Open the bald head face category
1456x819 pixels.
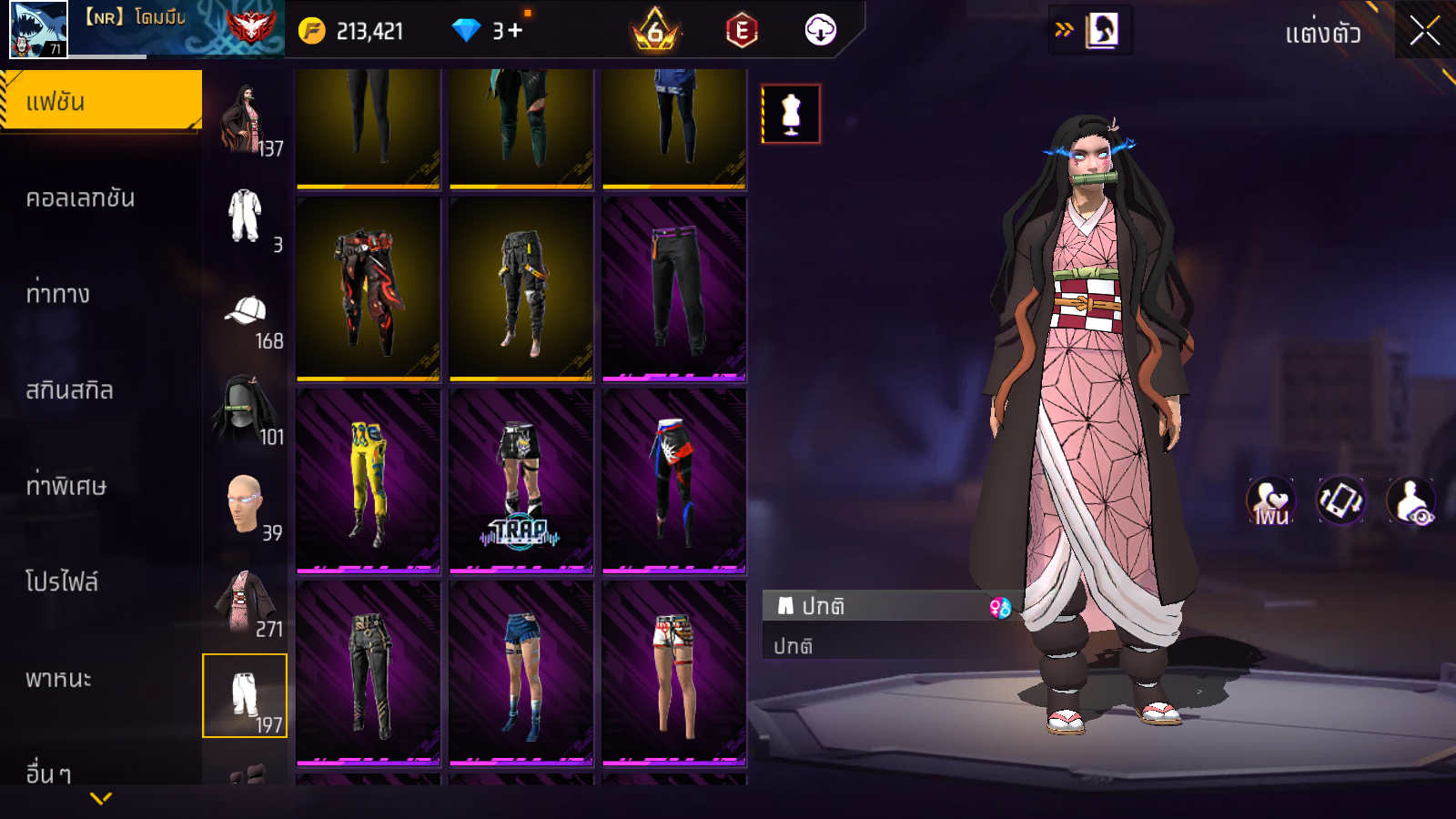245,504
